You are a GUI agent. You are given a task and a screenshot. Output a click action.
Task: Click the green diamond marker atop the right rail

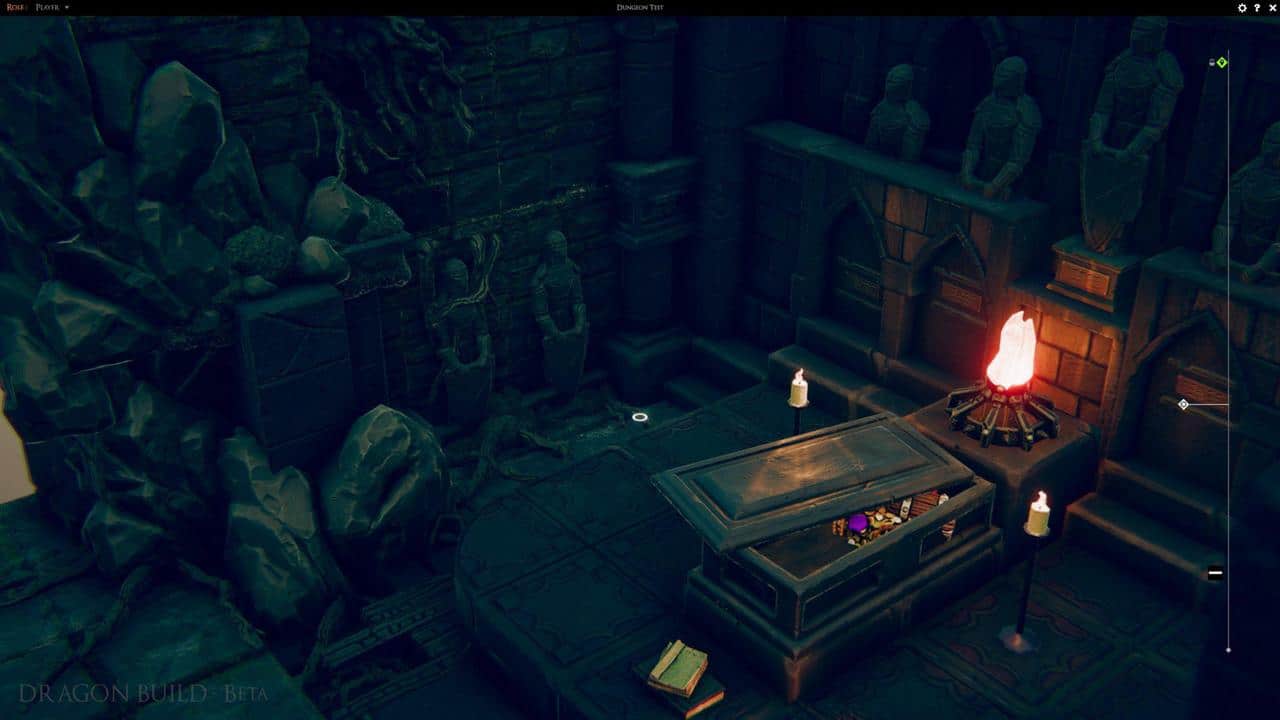[x=1222, y=62]
